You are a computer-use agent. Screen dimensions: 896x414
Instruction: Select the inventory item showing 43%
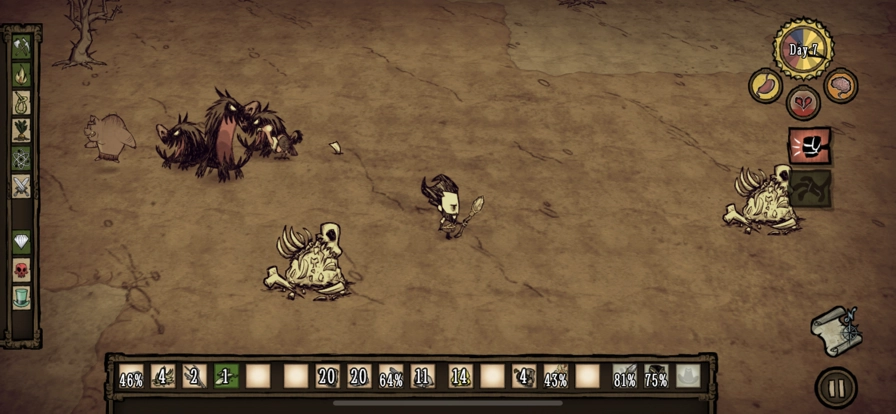tap(556, 376)
